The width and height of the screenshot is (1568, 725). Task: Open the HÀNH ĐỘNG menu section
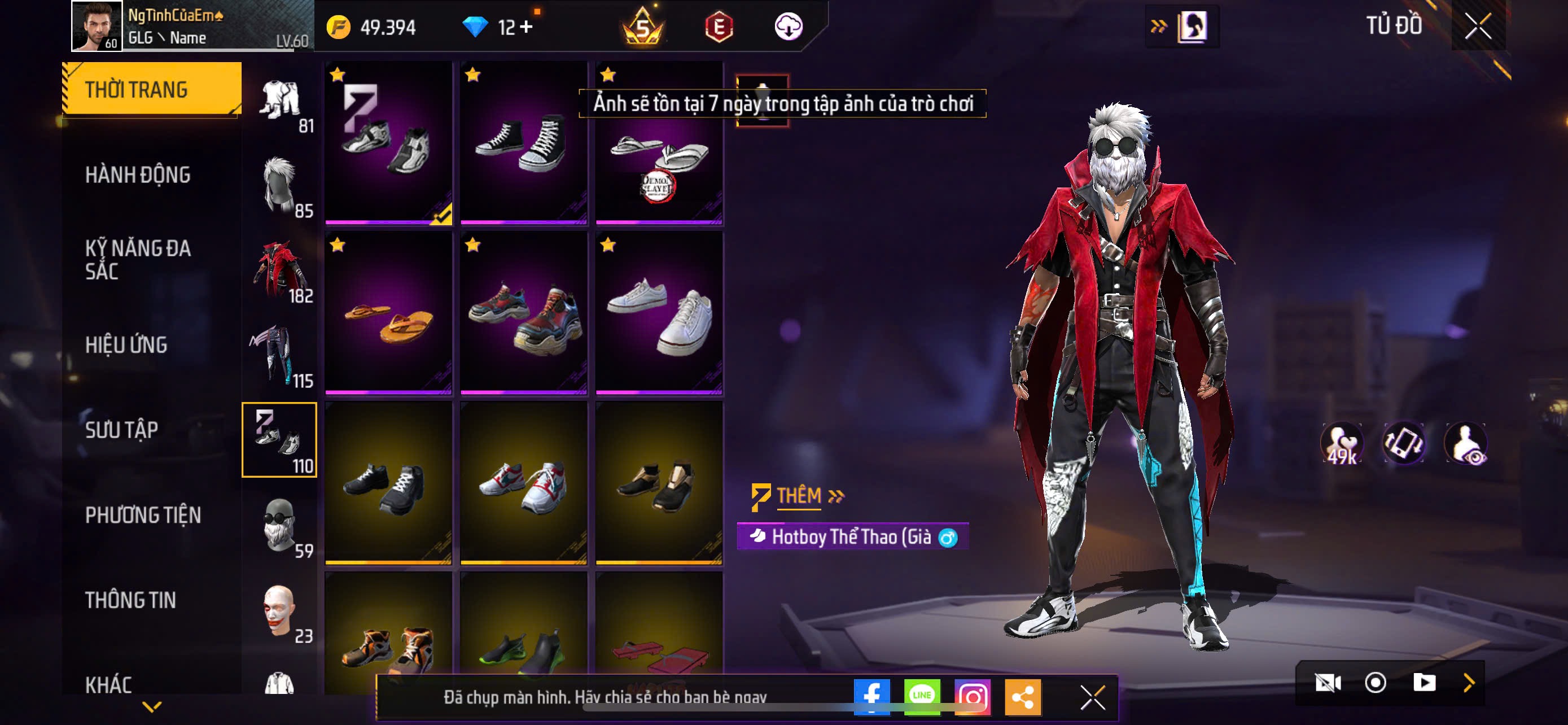[138, 175]
